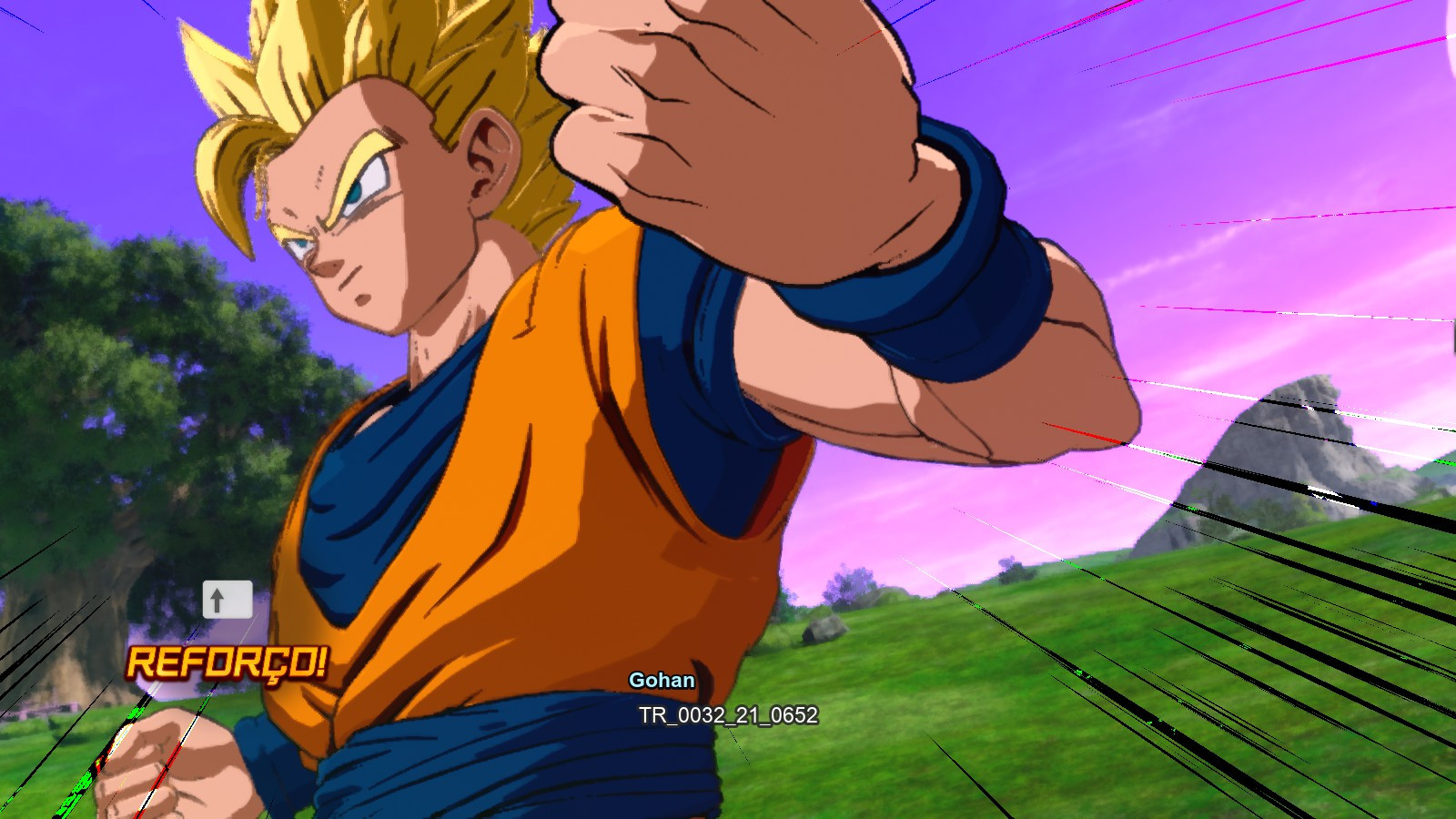Screen dimensions: 1456x819
Task: Toggle the REFORÇO! callout display
Action: click(x=227, y=663)
